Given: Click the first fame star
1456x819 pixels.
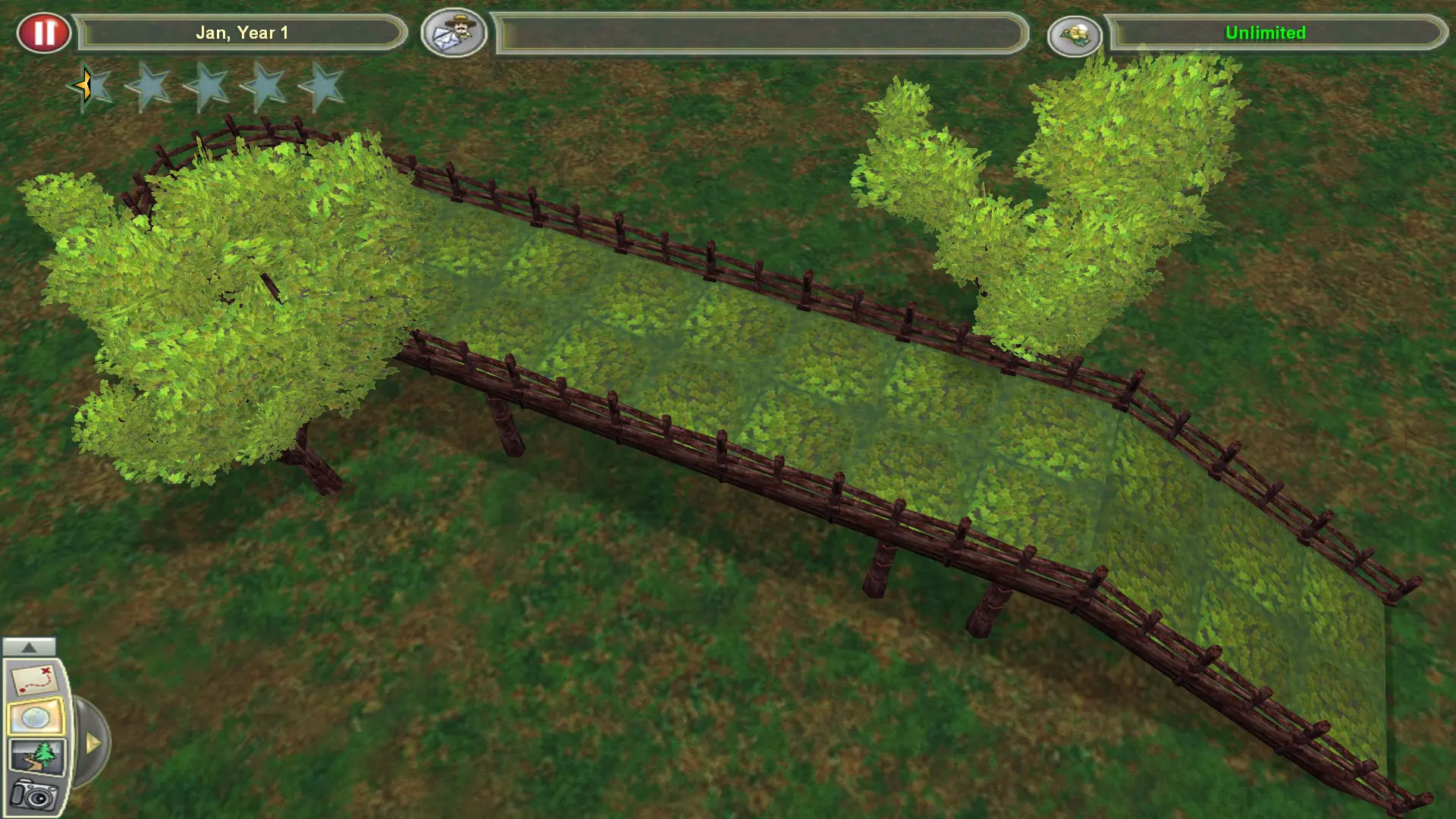Looking at the screenshot, I should pos(91,86).
